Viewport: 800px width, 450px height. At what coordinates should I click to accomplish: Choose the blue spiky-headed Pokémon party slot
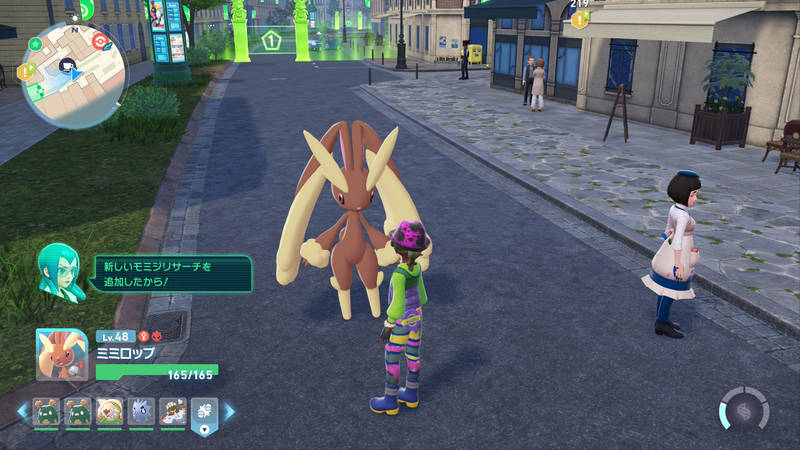[141, 411]
